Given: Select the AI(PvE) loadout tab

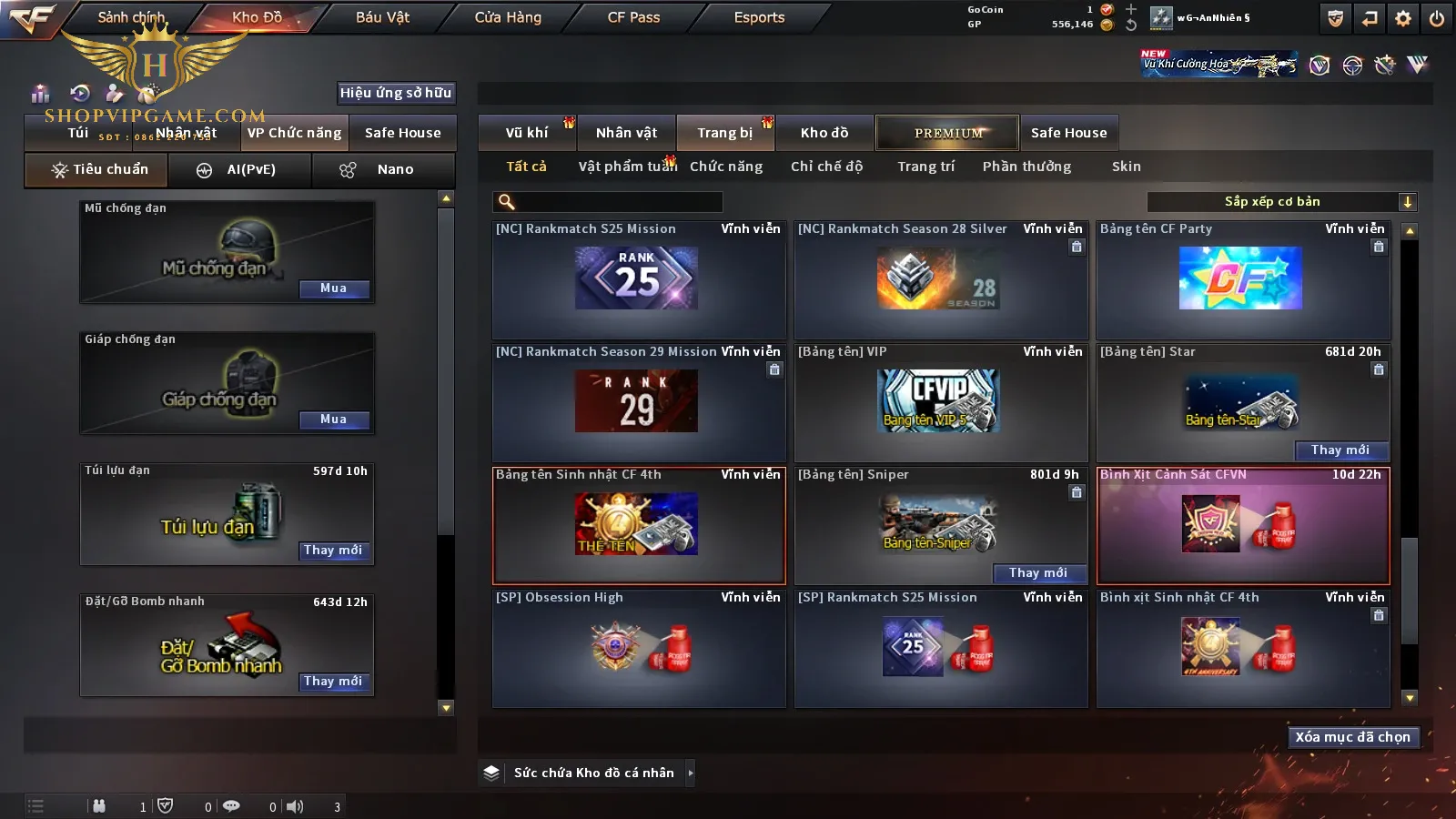Looking at the screenshot, I should (240, 170).
